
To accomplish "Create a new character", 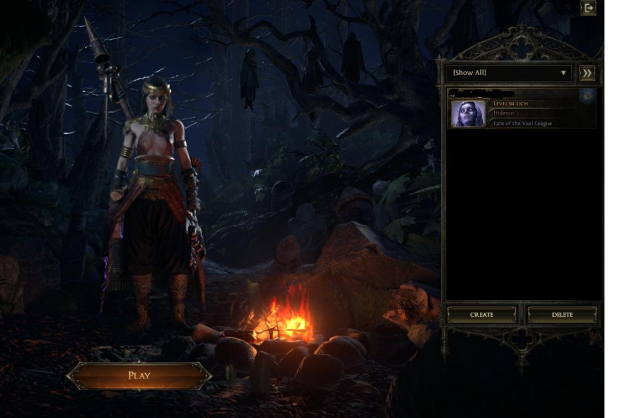I will click(x=482, y=314).
